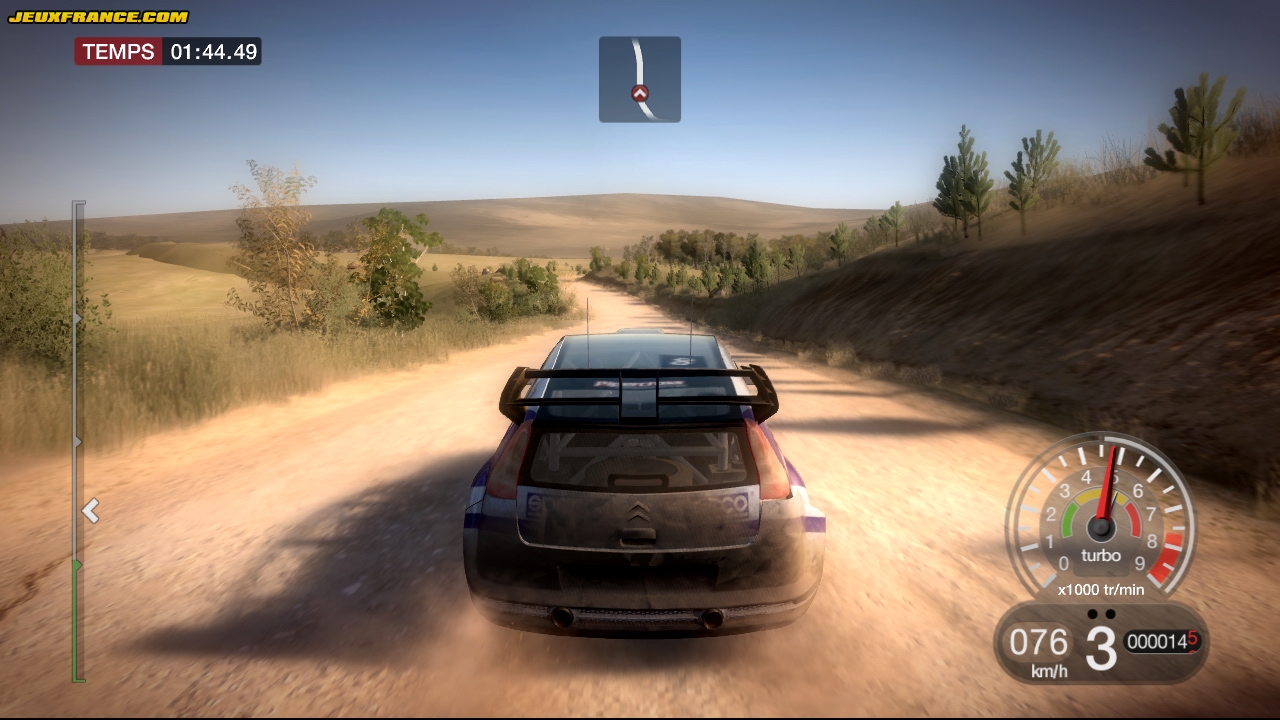Toggle the right warning light above the gear
This screenshot has width=1280, height=720.
click(x=1110, y=614)
